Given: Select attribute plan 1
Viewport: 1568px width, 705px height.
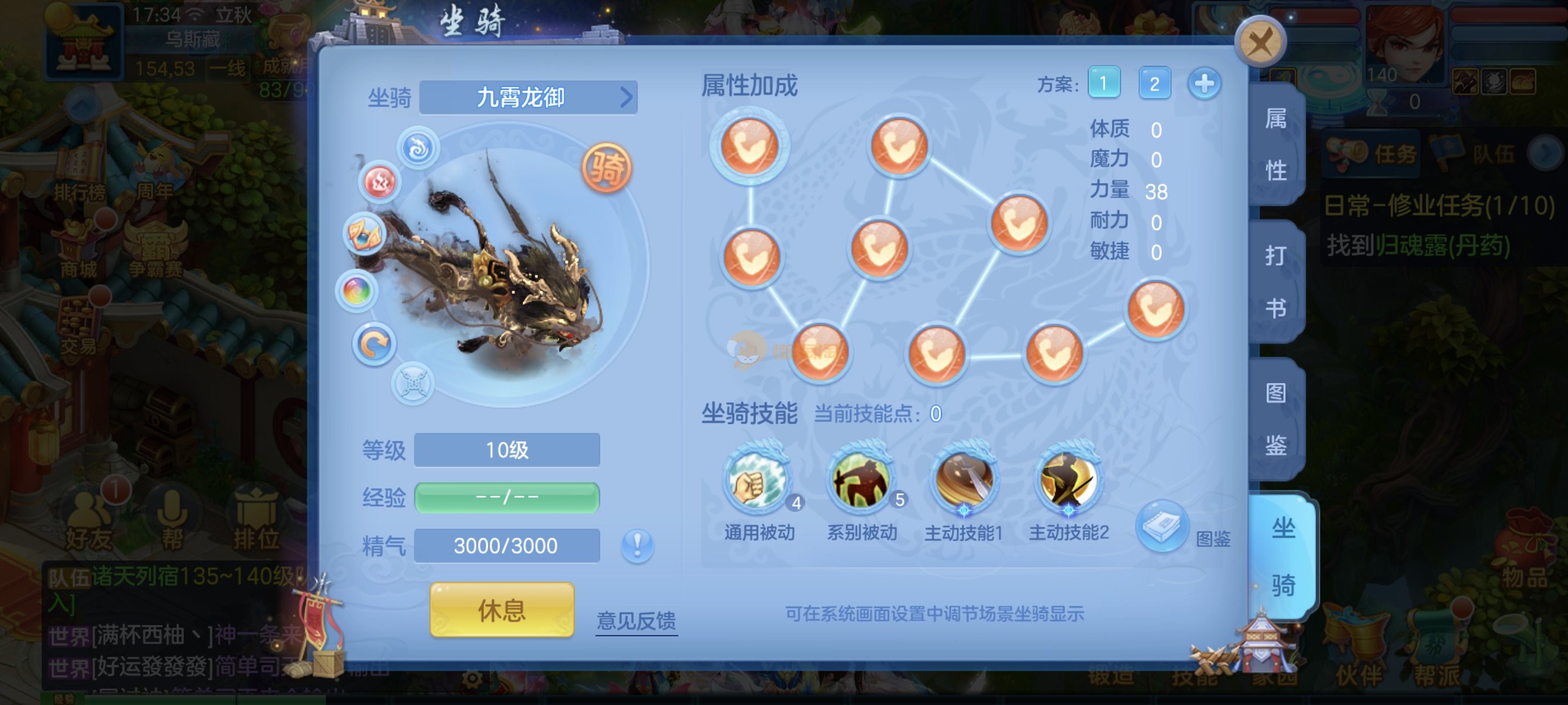Looking at the screenshot, I should (x=1103, y=83).
